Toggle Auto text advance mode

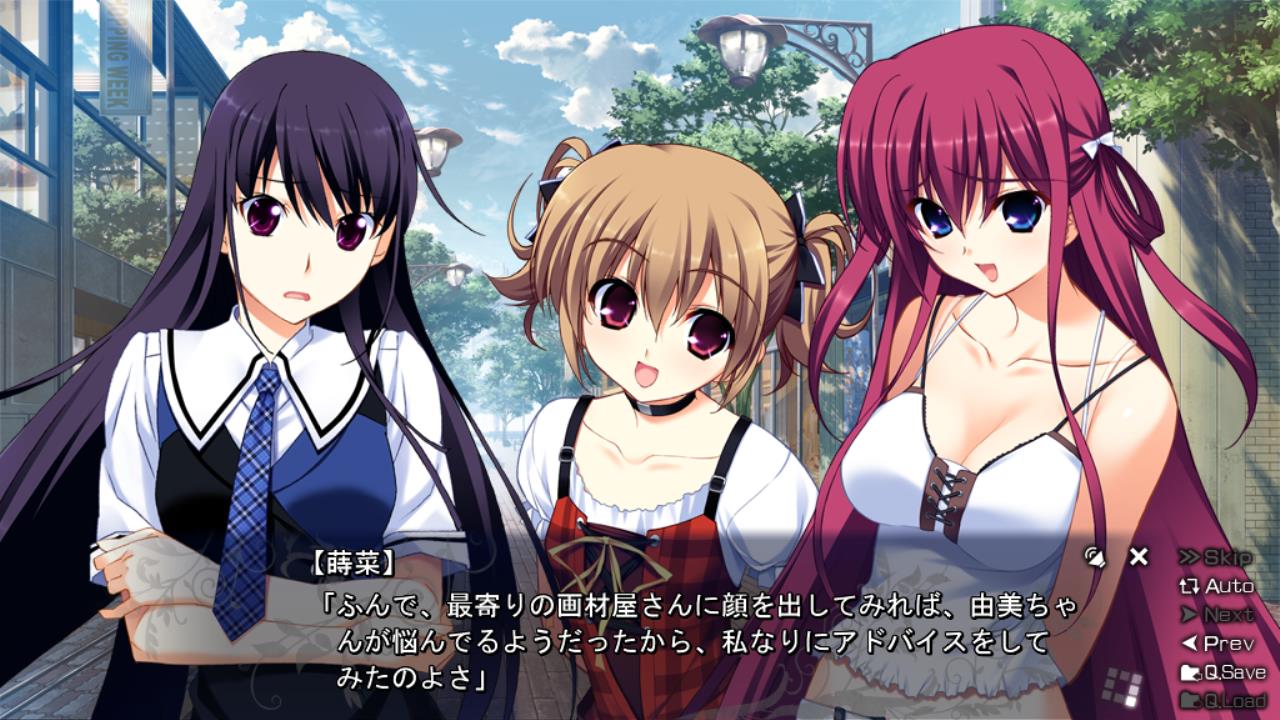(1217, 586)
